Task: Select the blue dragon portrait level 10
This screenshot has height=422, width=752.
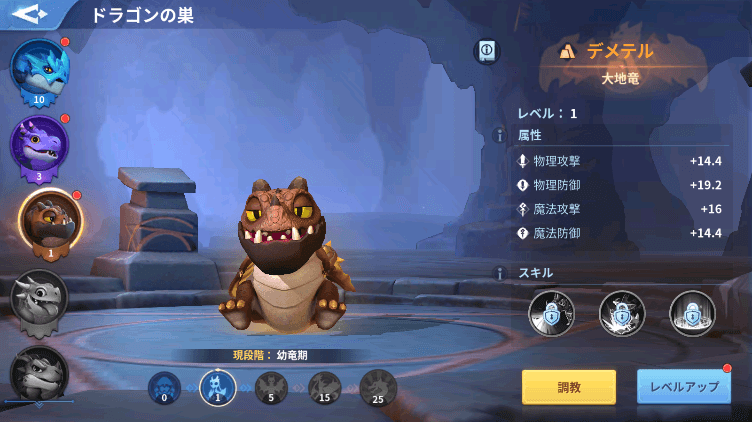Action: 39,70
